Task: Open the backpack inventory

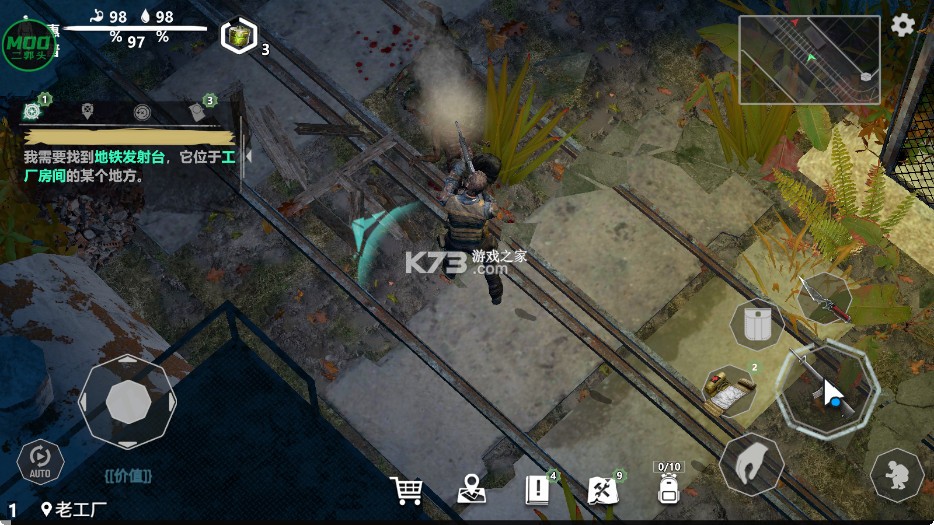Action: (x=669, y=488)
